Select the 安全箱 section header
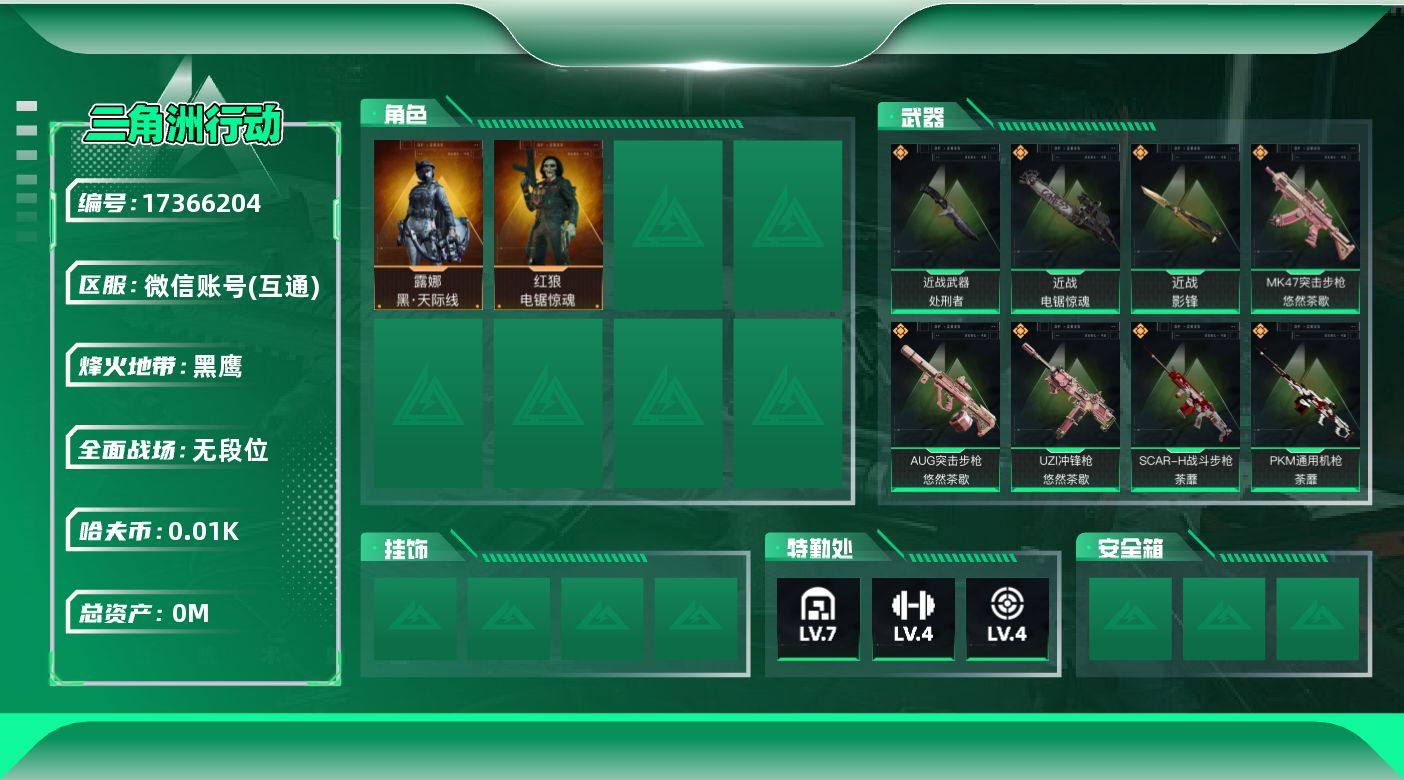Image resolution: width=1404 pixels, height=780 pixels. tap(1129, 548)
